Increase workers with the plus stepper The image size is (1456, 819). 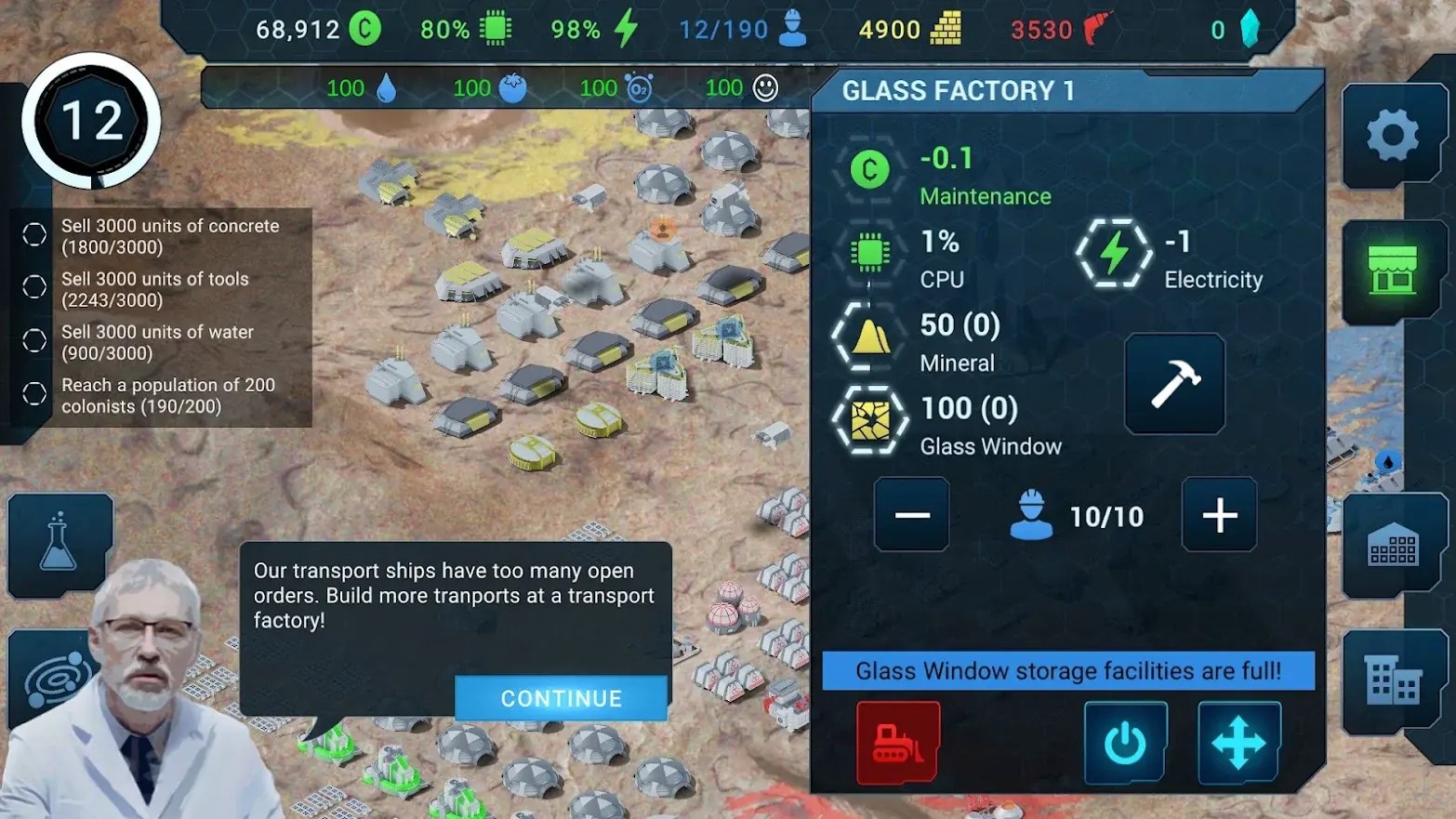1219,515
